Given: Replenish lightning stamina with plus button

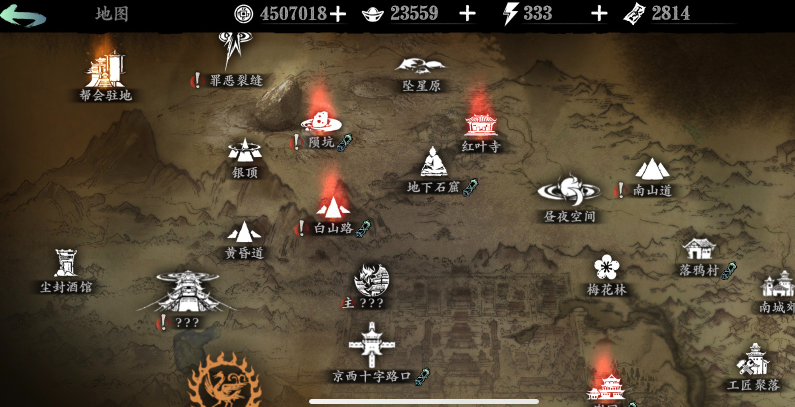Looking at the screenshot, I should tap(599, 13).
